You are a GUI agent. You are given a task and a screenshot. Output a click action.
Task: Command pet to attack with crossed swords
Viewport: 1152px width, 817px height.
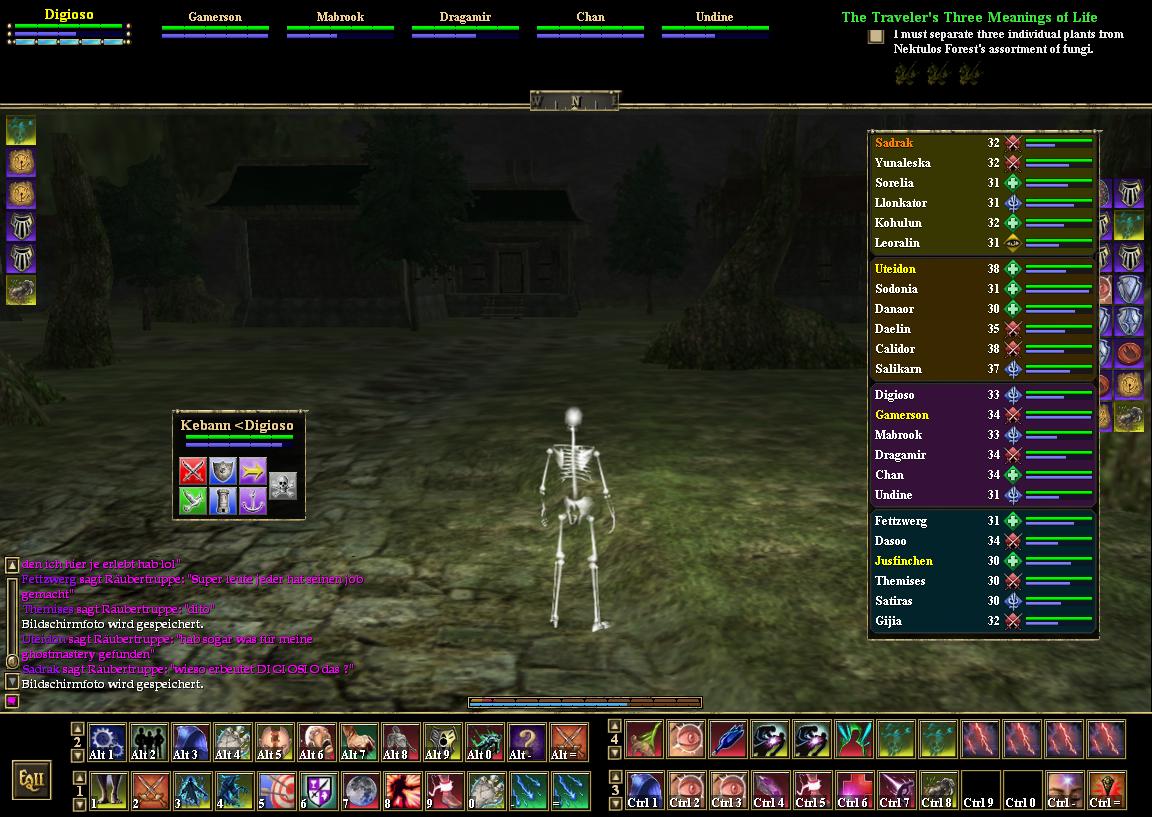tap(193, 470)
